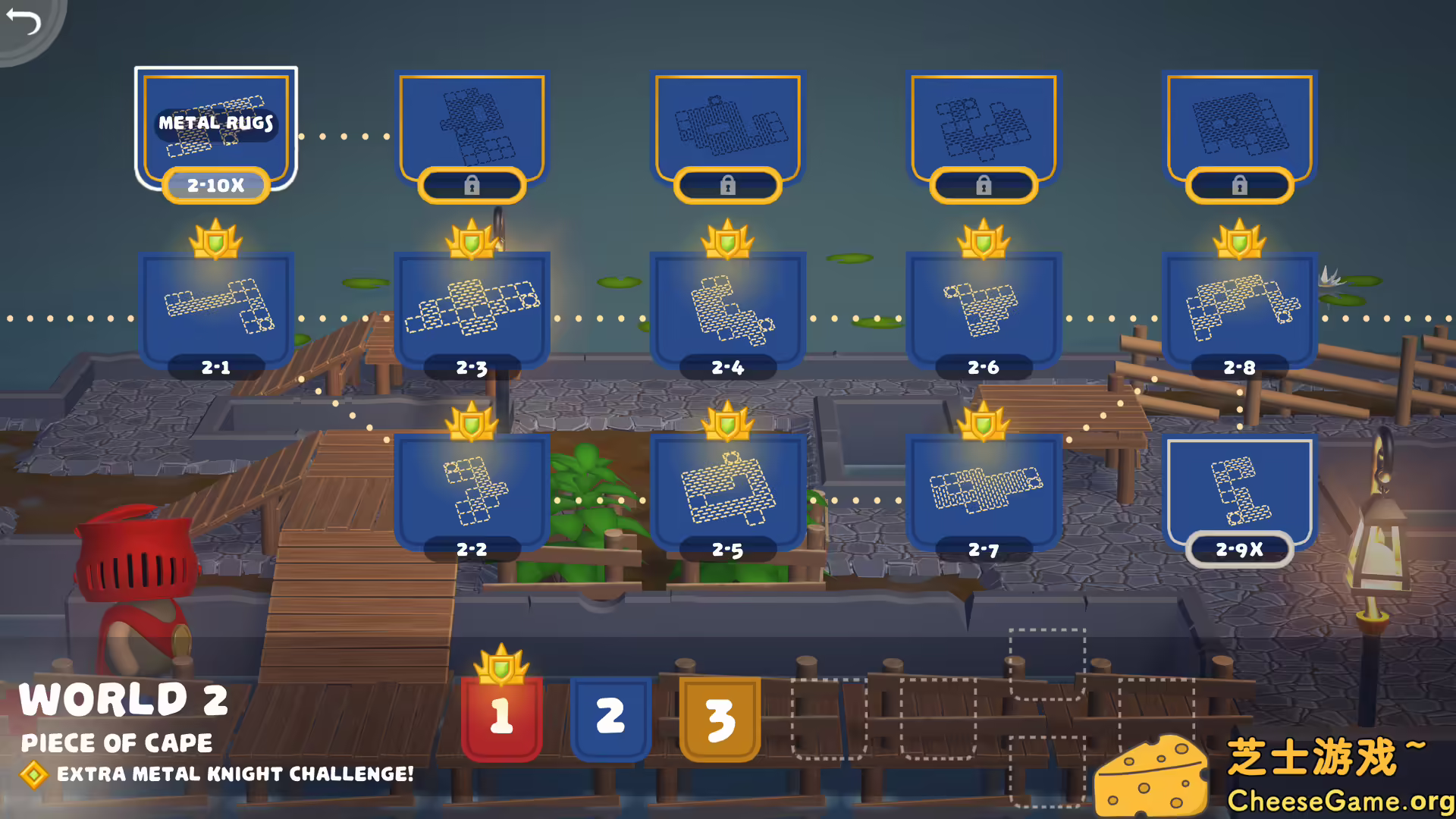Select the crown badge above level 2-5
This screenshot has height=819, width=1456.
pyautogui.click(x=730, y=423)
